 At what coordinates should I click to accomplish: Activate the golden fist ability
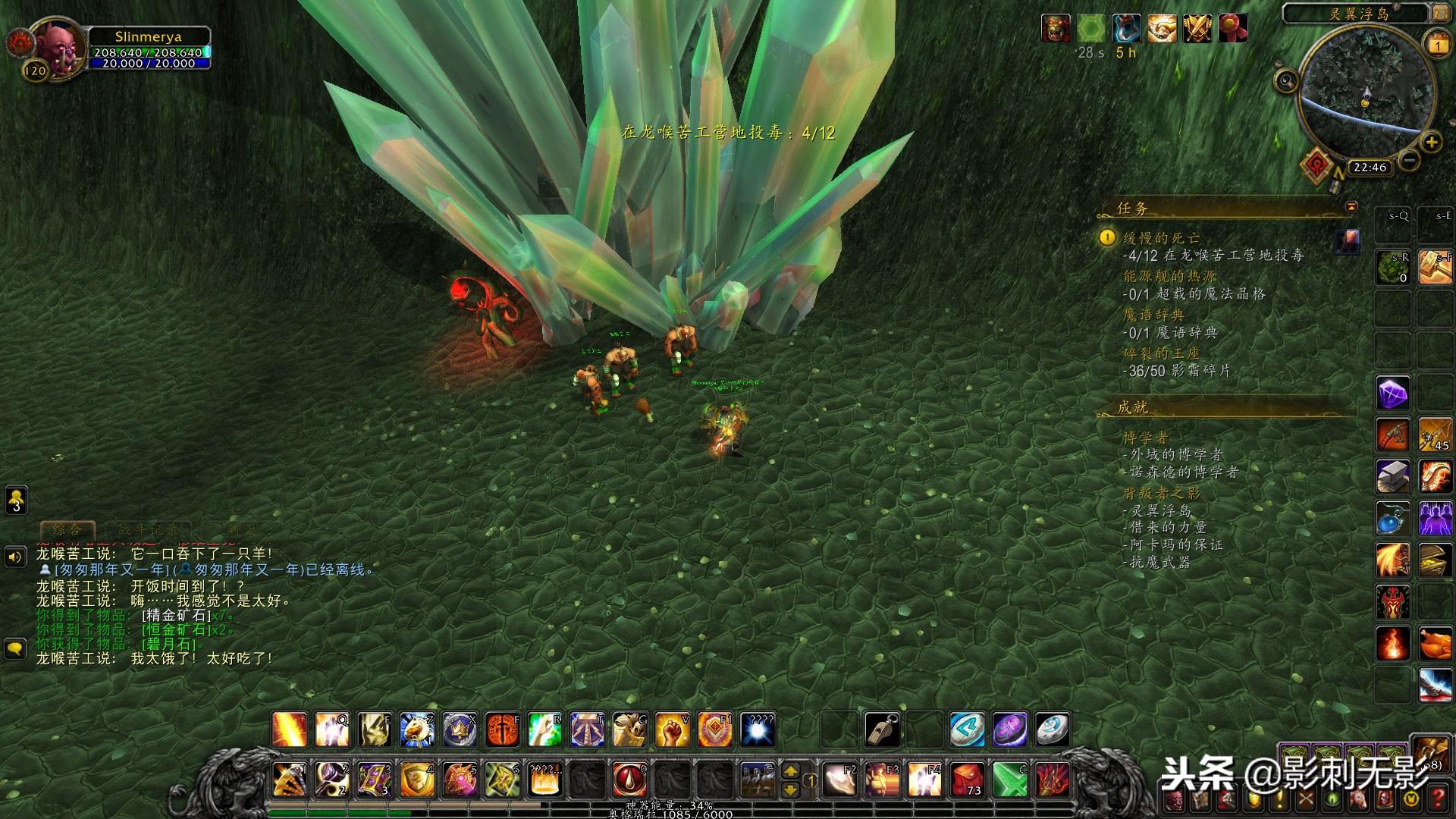[x=672, y=730]
